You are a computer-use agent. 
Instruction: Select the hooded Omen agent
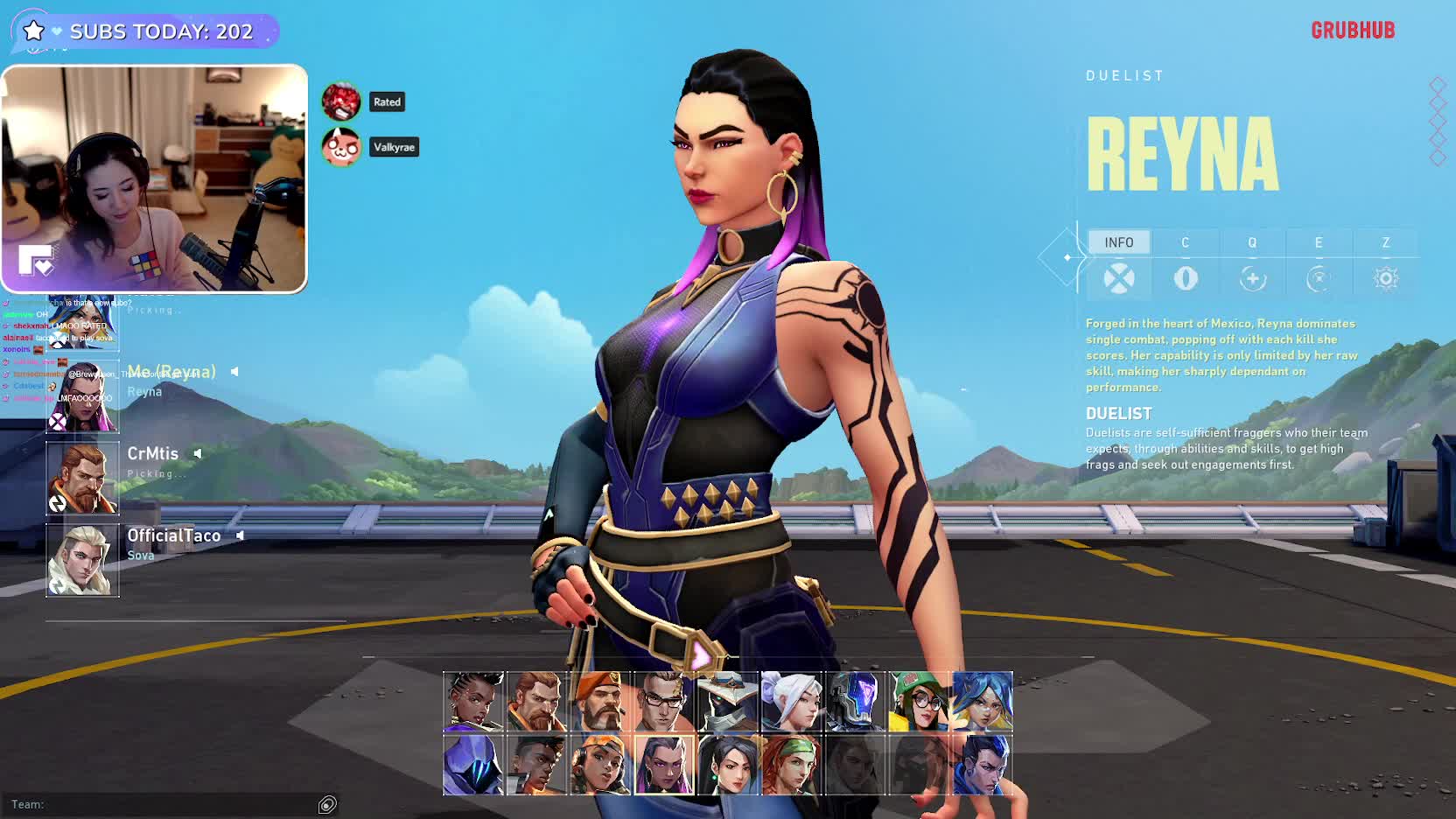click(x=473, y=765)
